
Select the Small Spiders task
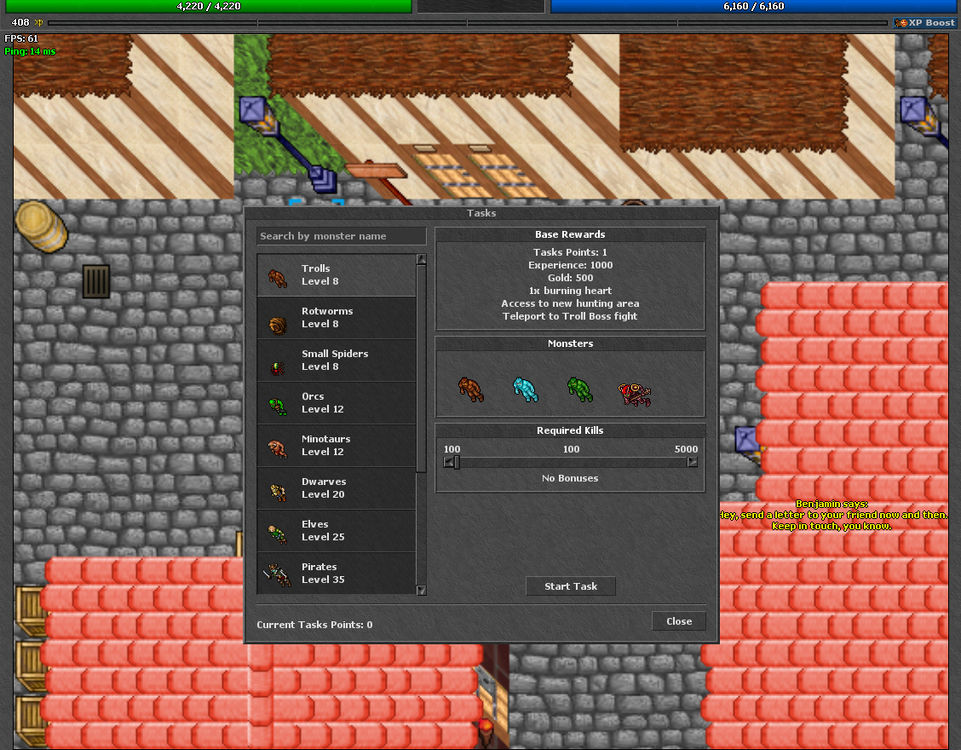[x=336, y=360]
